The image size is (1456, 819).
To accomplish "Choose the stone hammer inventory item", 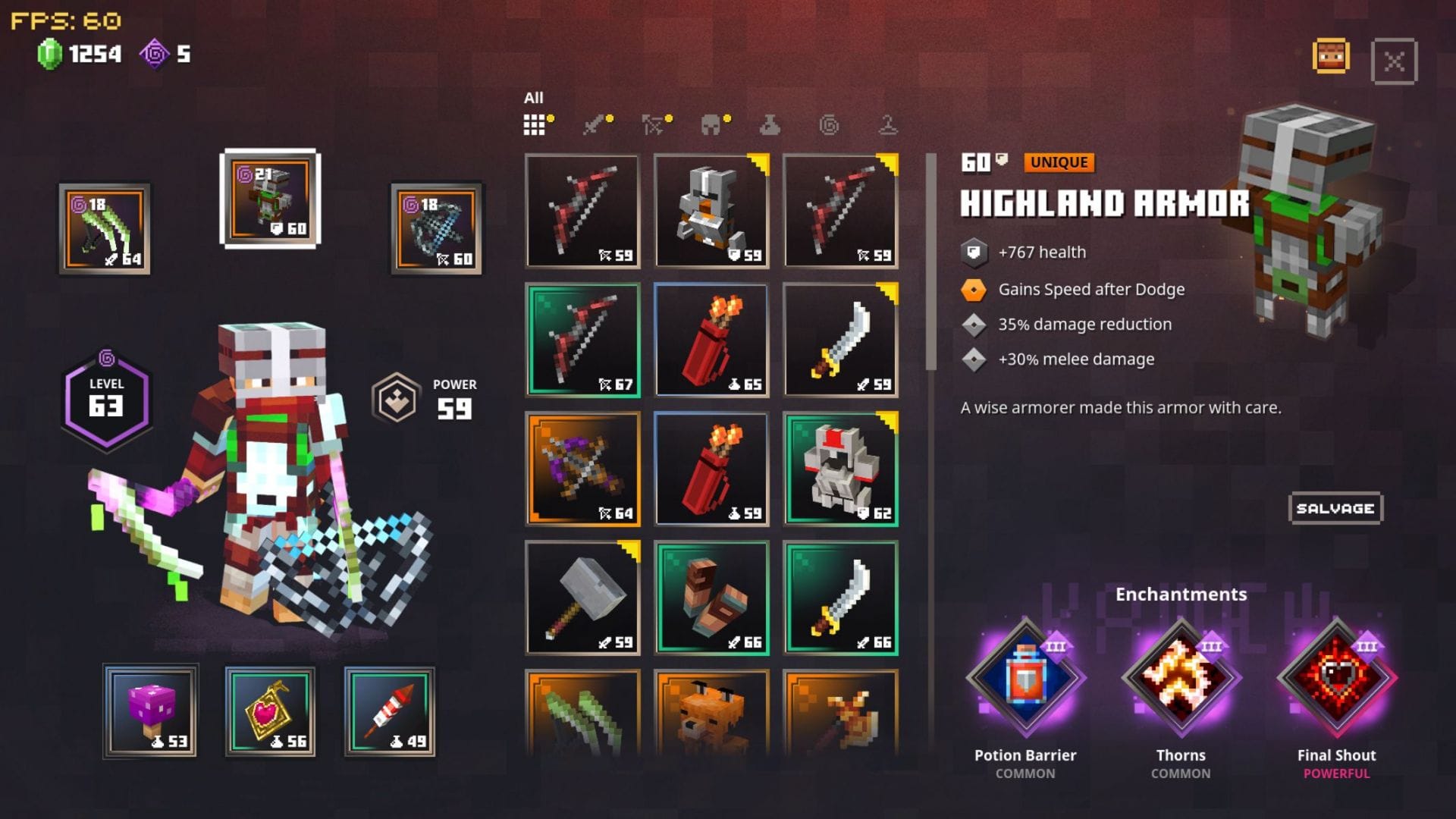I will coord(582,598).
